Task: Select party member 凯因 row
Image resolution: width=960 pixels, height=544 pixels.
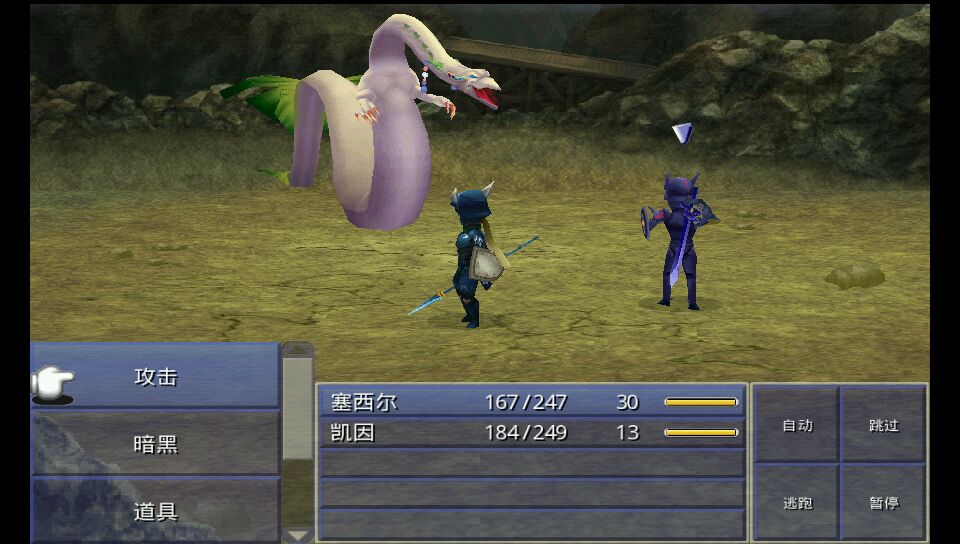Action: [531, 432]
